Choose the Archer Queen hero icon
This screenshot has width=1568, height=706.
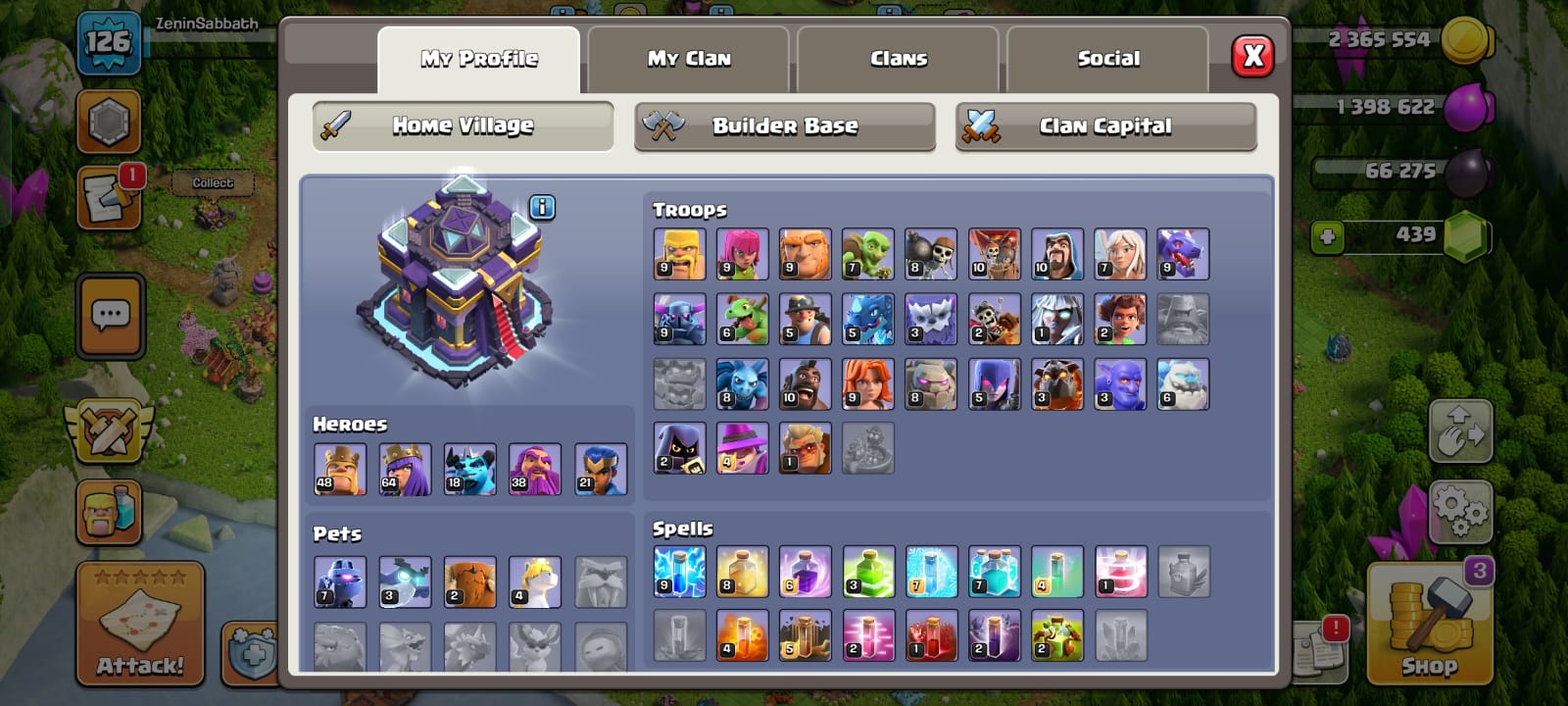coord(405,469)
